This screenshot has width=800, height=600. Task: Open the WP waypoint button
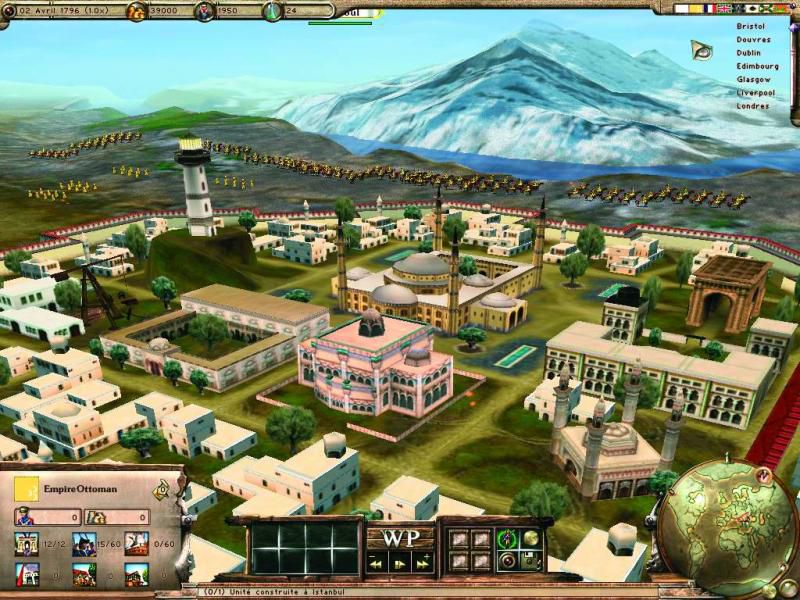click(x=399, y=536)
